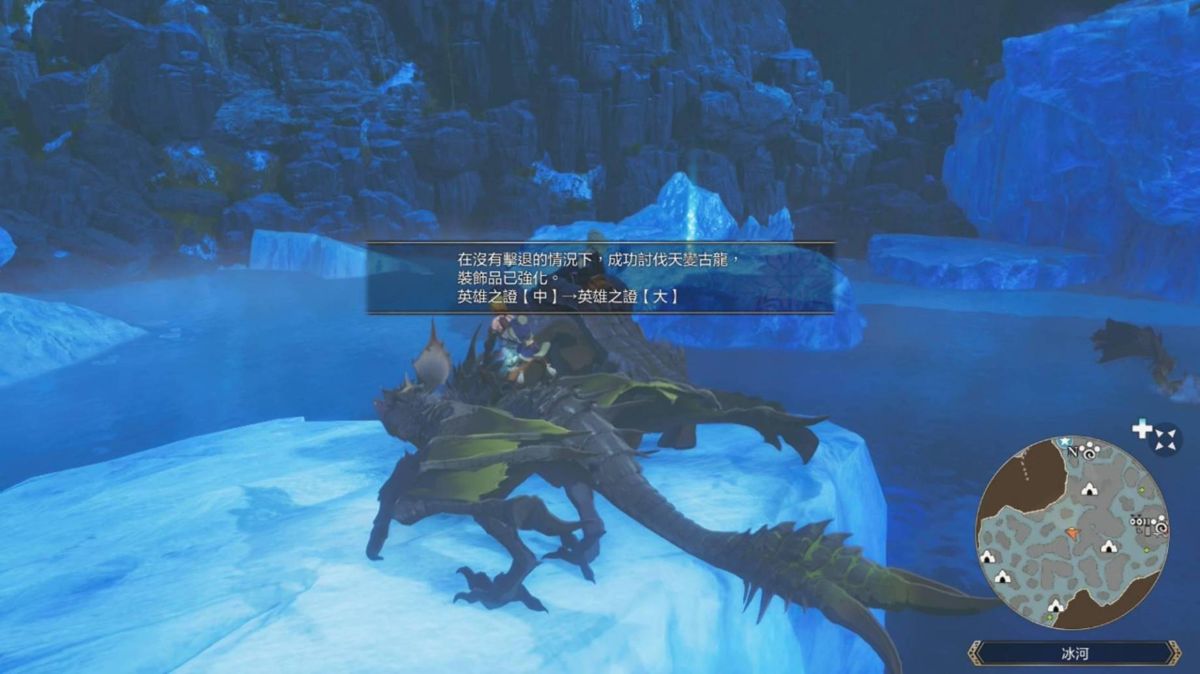Dismiss the 英雄之證 upgrade notification box
Image resolution: width=1200 pixels, height=674 pixels.
tap(600, 278)
